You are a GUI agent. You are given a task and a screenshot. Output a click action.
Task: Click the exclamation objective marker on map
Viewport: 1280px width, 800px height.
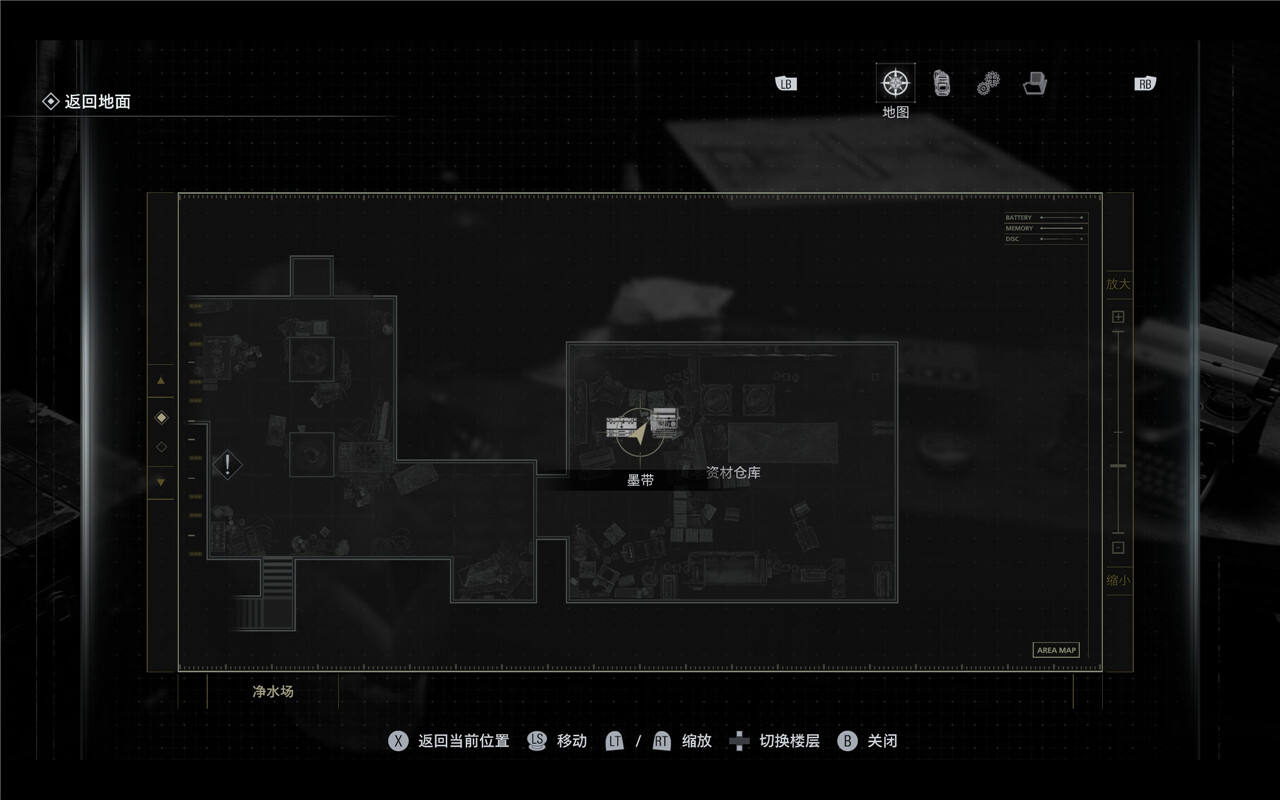[x=228, y=464]
